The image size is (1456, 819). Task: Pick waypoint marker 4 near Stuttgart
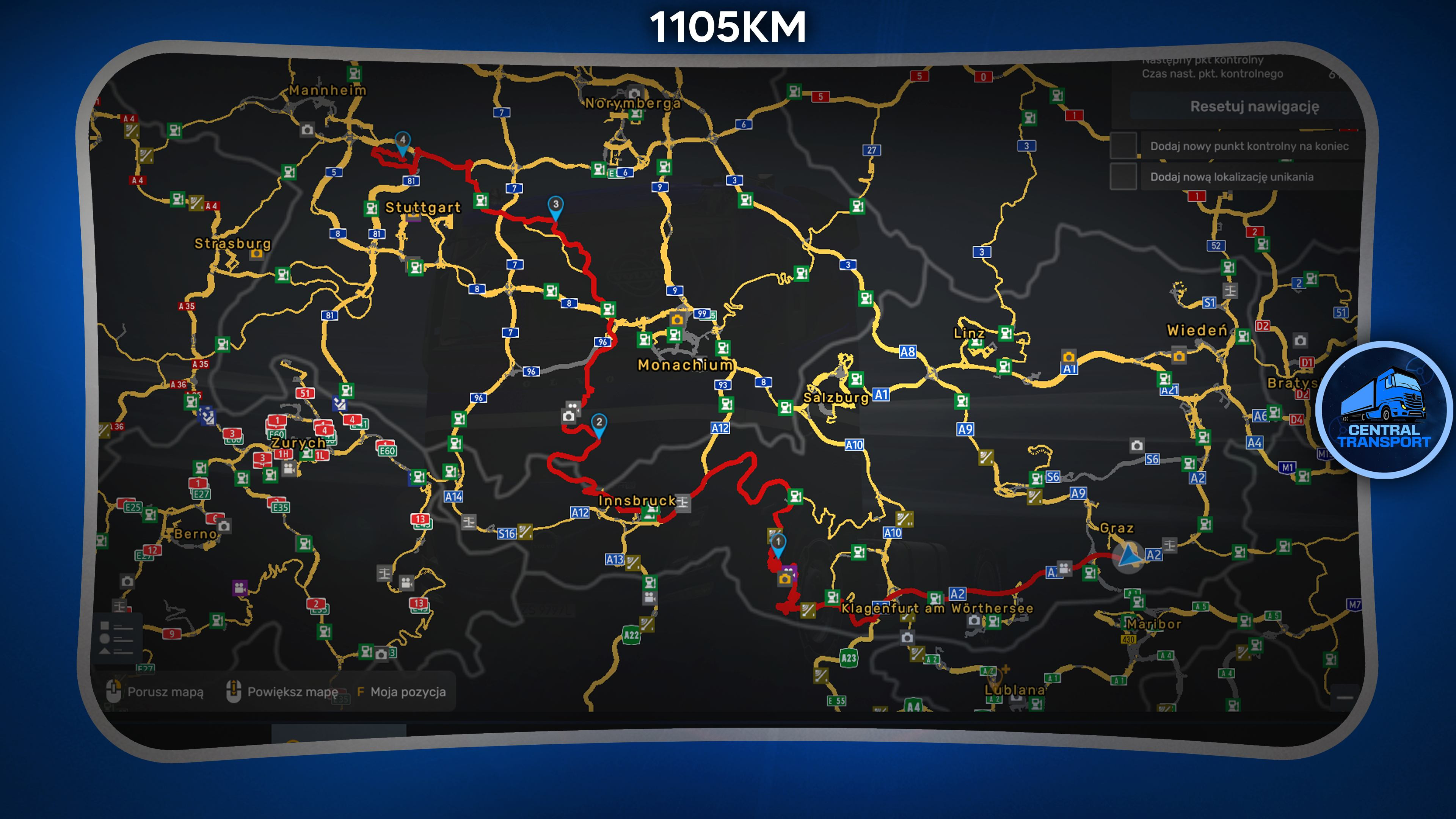(x=402, y=141)
